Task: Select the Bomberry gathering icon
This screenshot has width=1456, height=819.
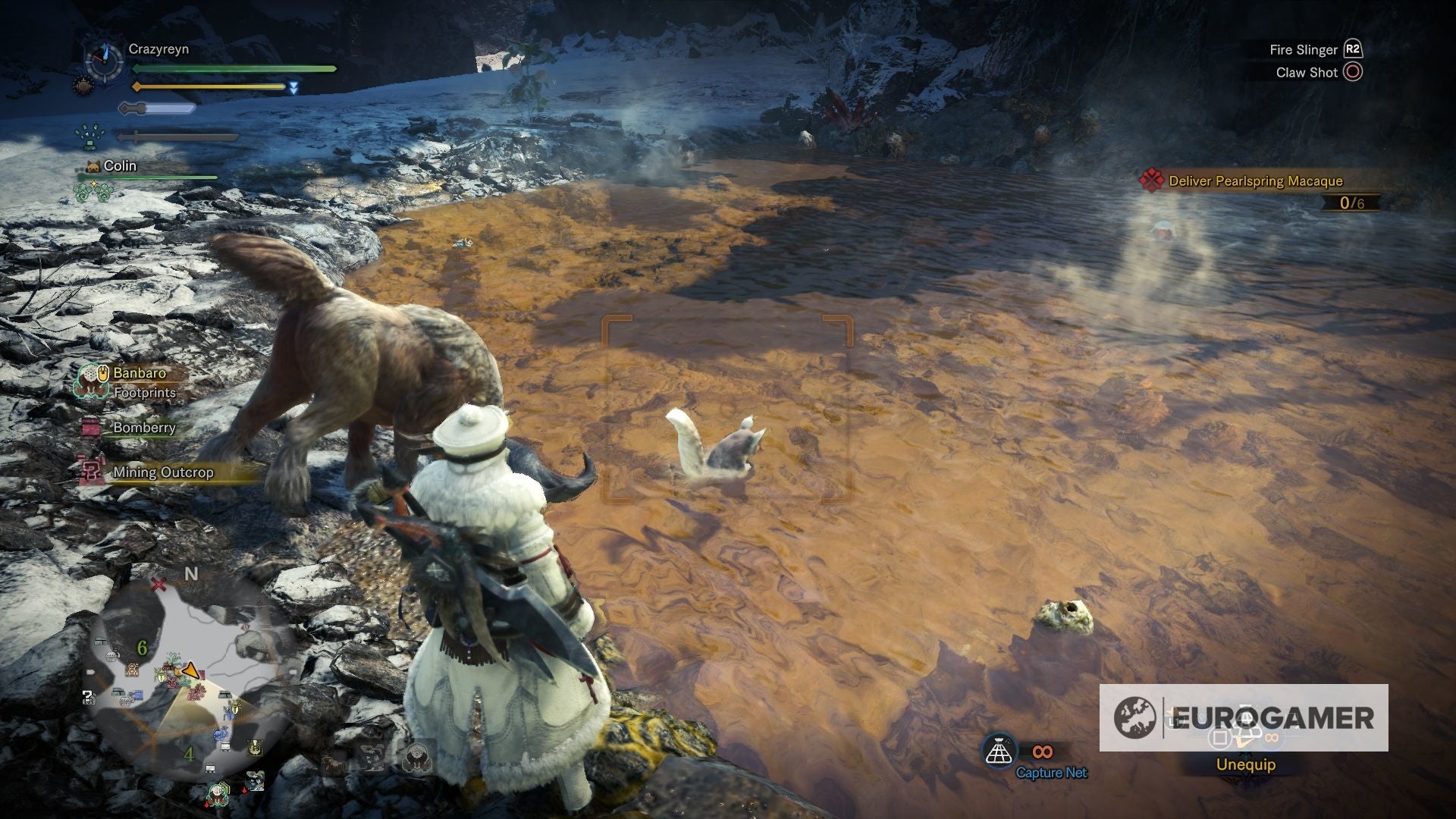Action: click(91, 430)
